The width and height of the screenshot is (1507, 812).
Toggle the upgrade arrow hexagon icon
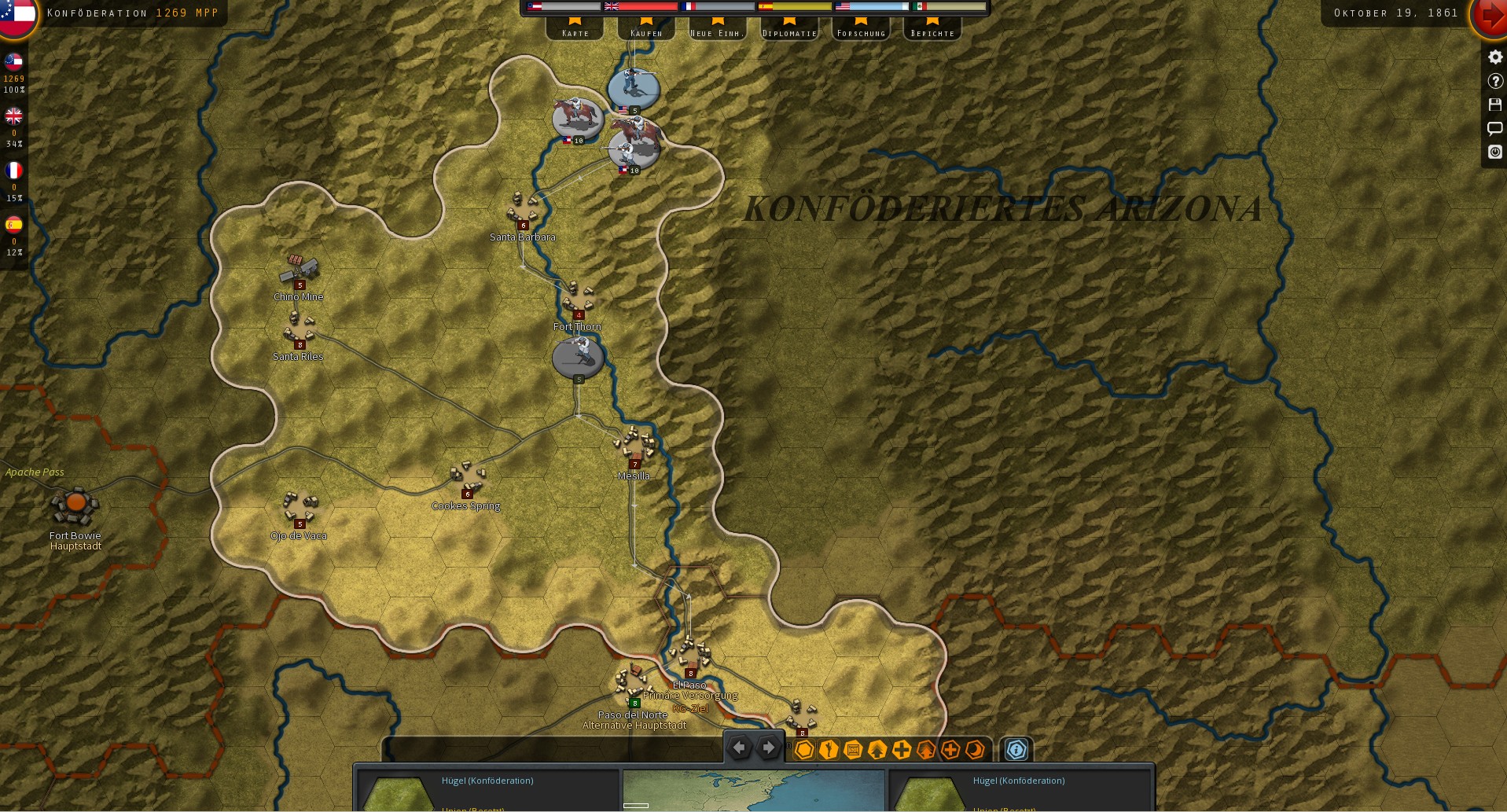(x=877, y=749)
